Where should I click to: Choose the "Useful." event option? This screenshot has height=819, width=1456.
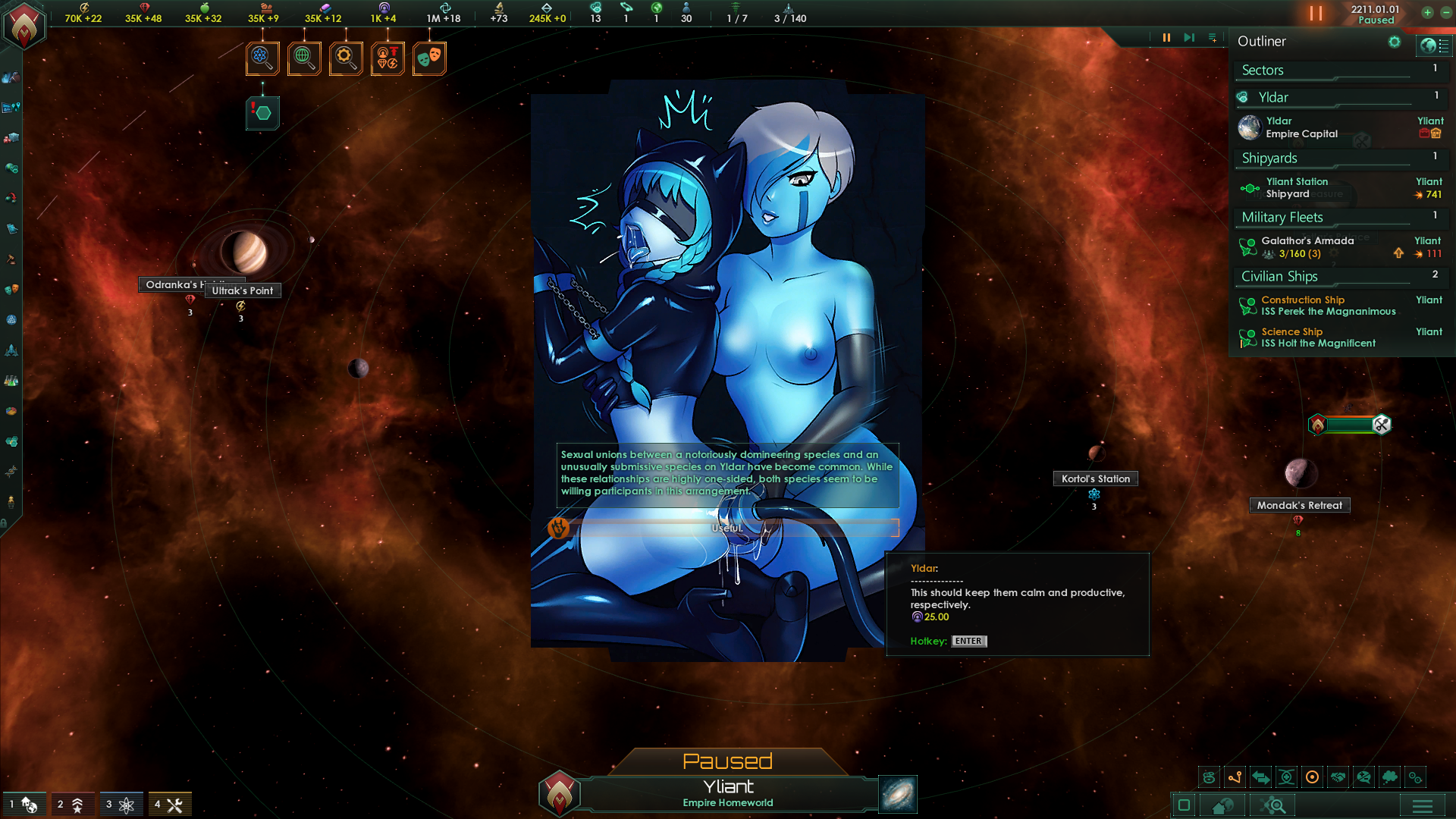click(x=726, y=528)
